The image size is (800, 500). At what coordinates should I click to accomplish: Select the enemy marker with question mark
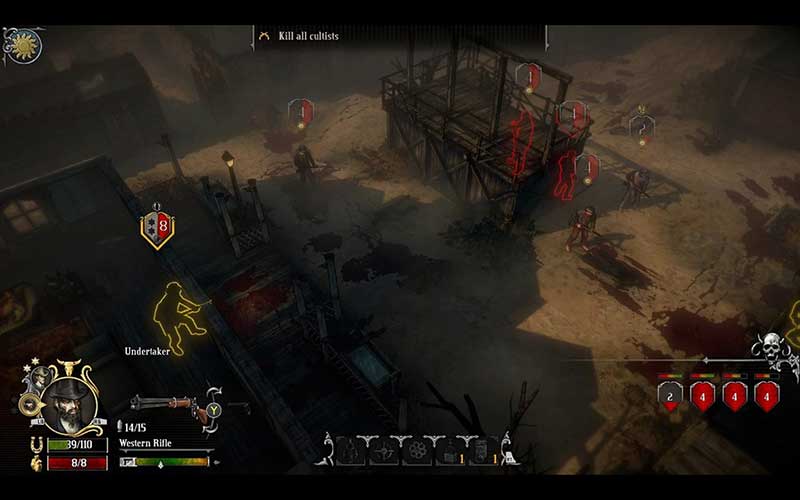641,128
